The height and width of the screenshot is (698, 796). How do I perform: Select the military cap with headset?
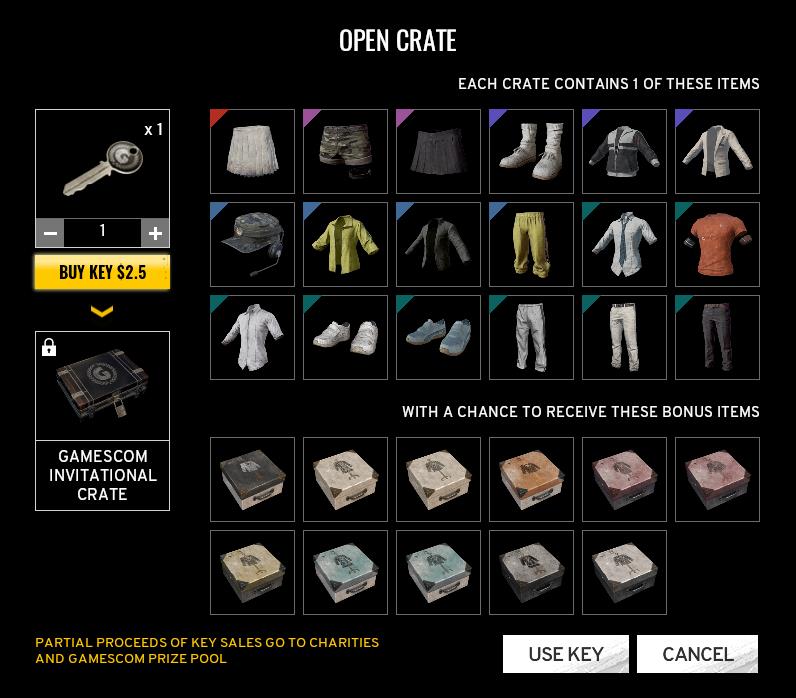[x=252, y=244]
